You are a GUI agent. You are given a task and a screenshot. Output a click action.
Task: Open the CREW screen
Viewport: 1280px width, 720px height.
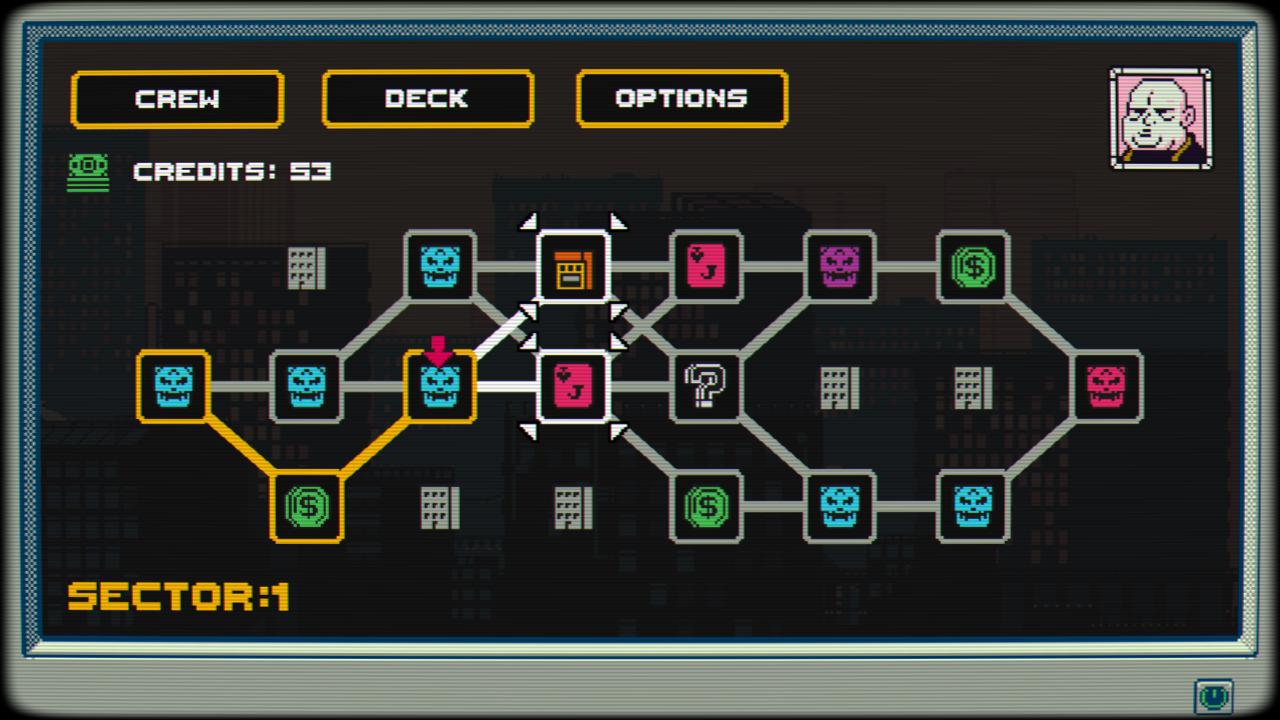pyautogui.click(x=177, y=98)
